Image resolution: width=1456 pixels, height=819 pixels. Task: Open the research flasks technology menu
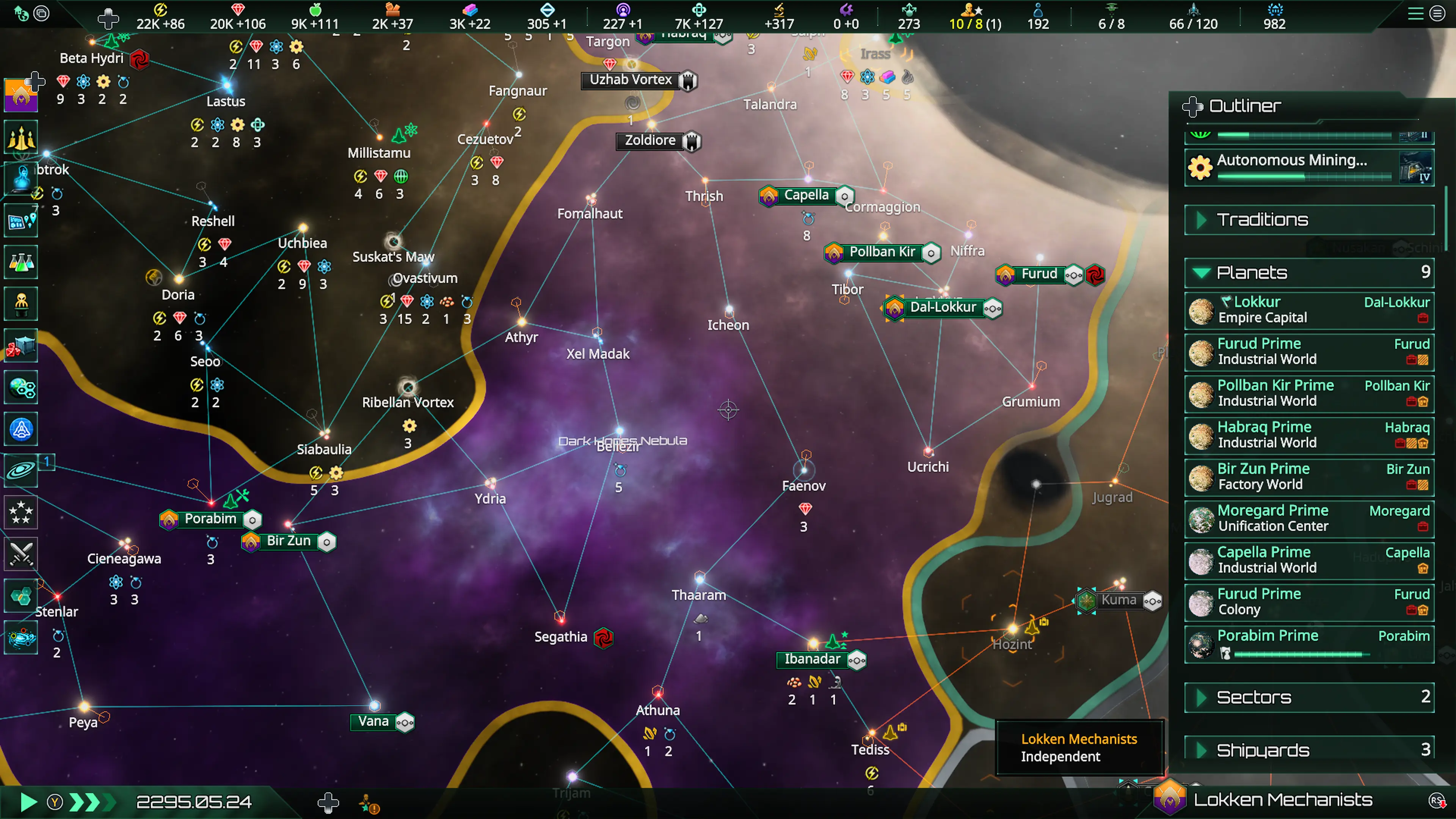click(x=21, y=262)
